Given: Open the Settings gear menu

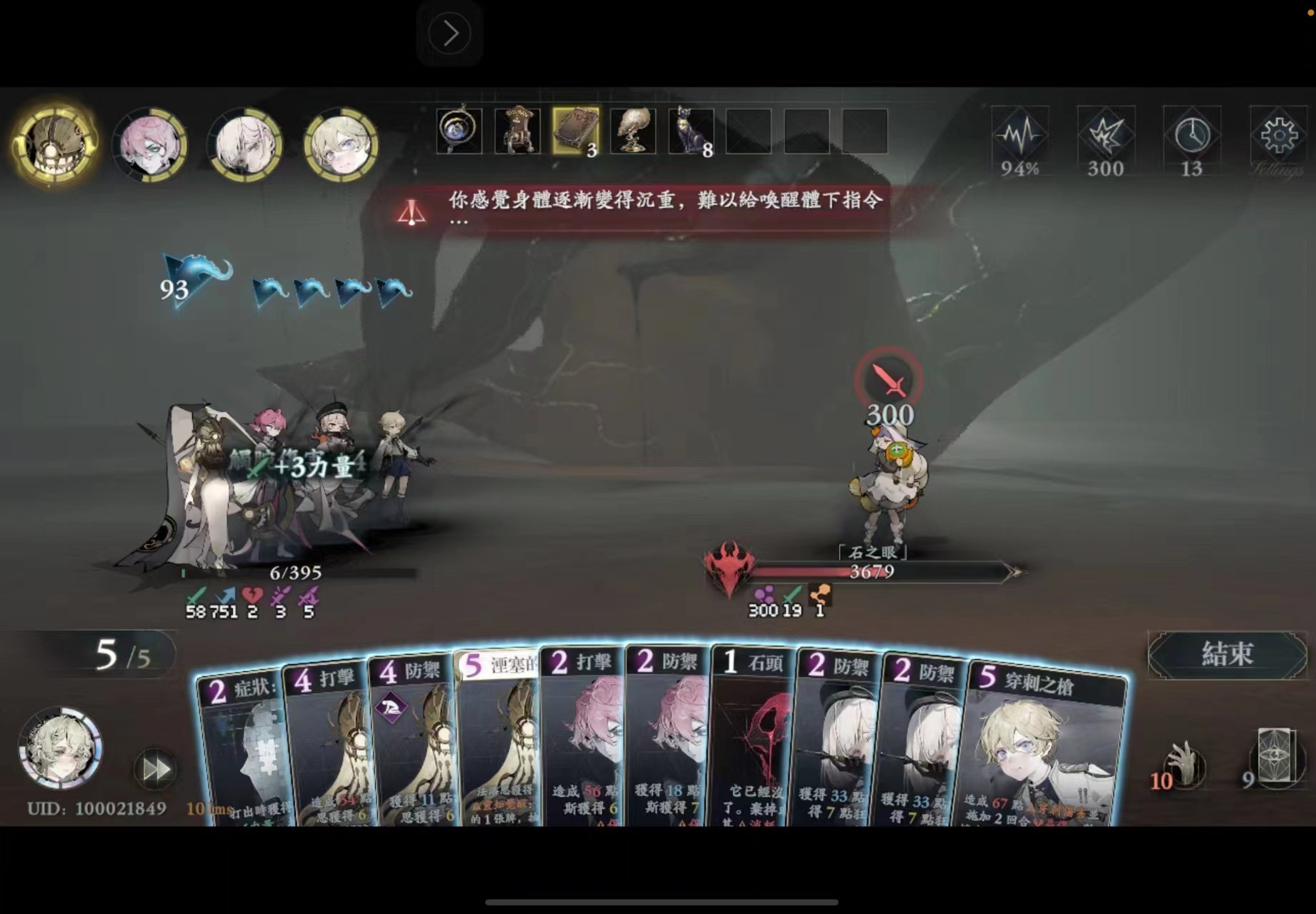Looking at the screenshot, I should [x=1278, y=134].
